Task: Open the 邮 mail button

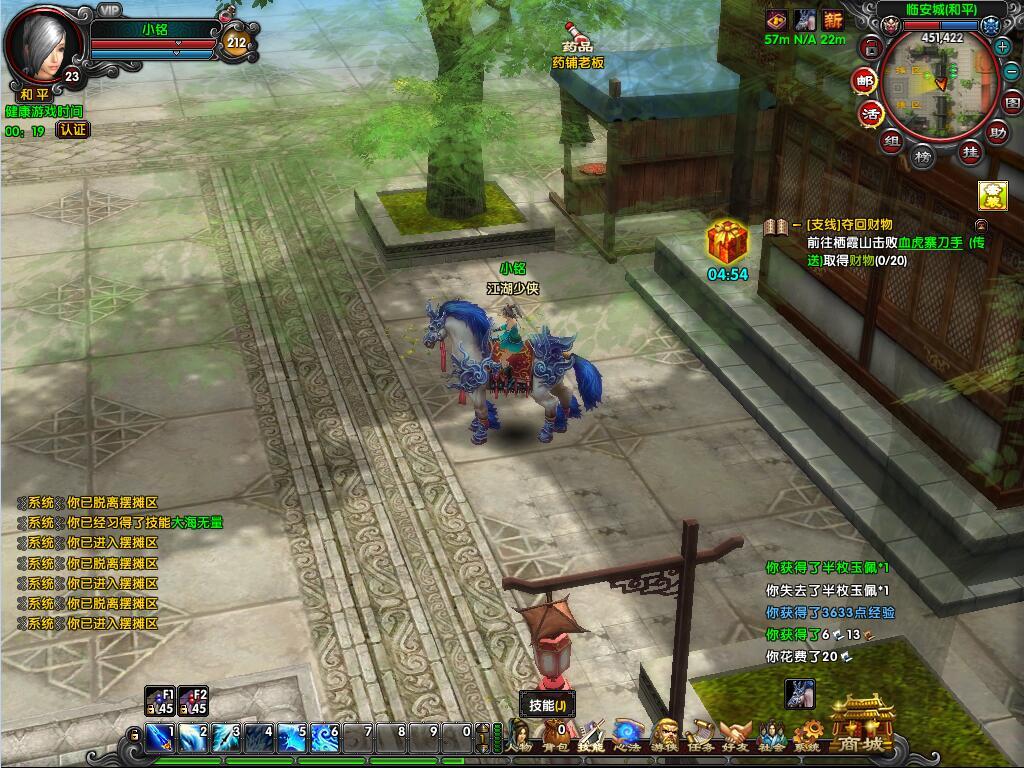Action: pyautogui.click(x=864, y=81)
